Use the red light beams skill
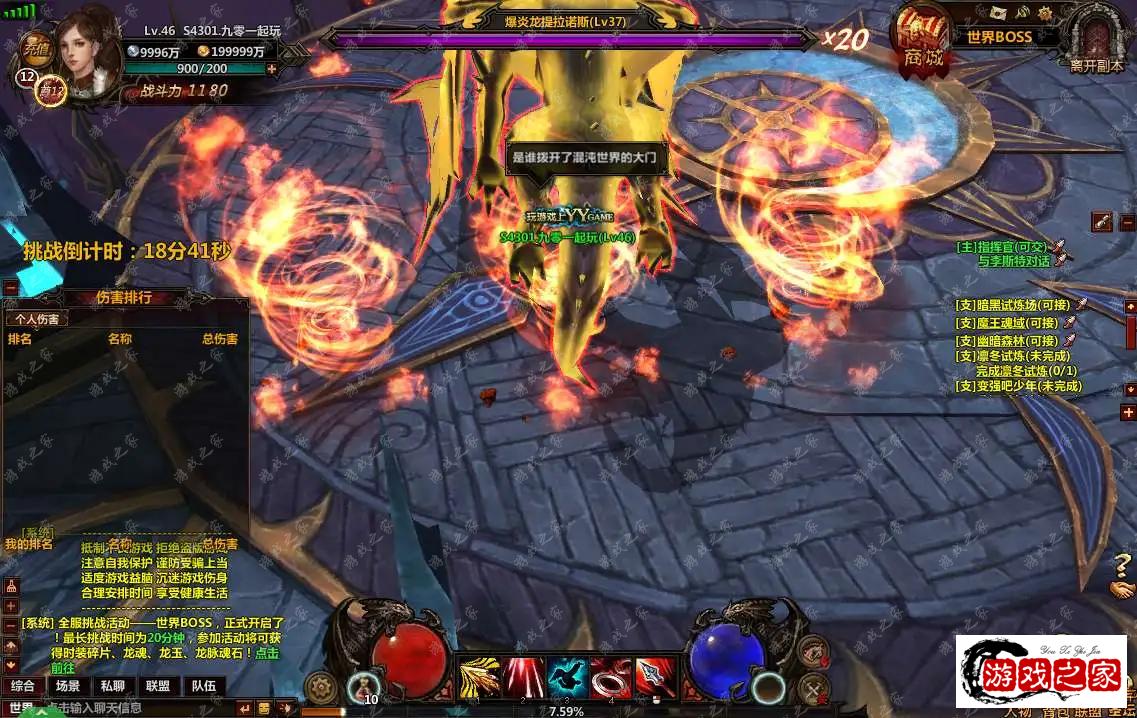This screenshot has width=1137, height=718. 523,678
